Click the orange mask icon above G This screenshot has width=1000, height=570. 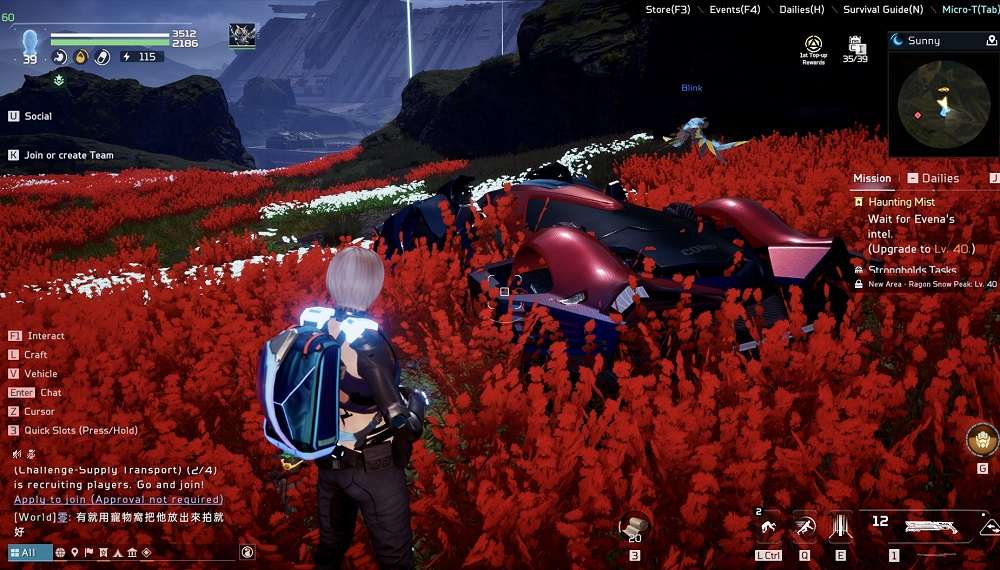[982, 440]
